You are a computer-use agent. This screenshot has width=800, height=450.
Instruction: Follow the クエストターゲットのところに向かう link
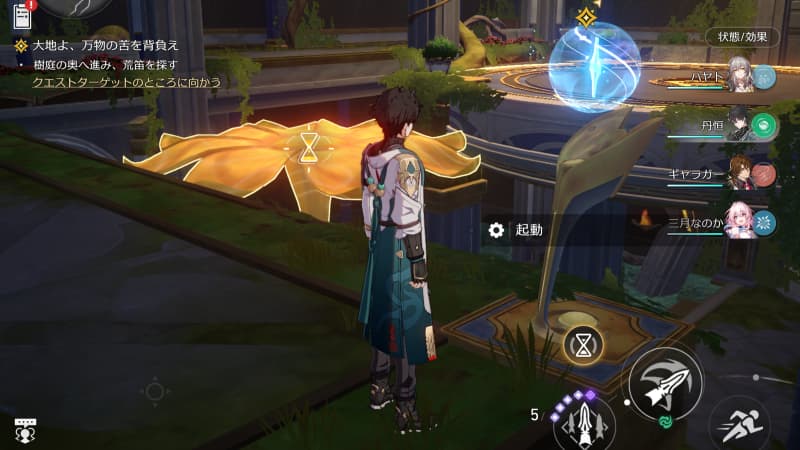127,81
